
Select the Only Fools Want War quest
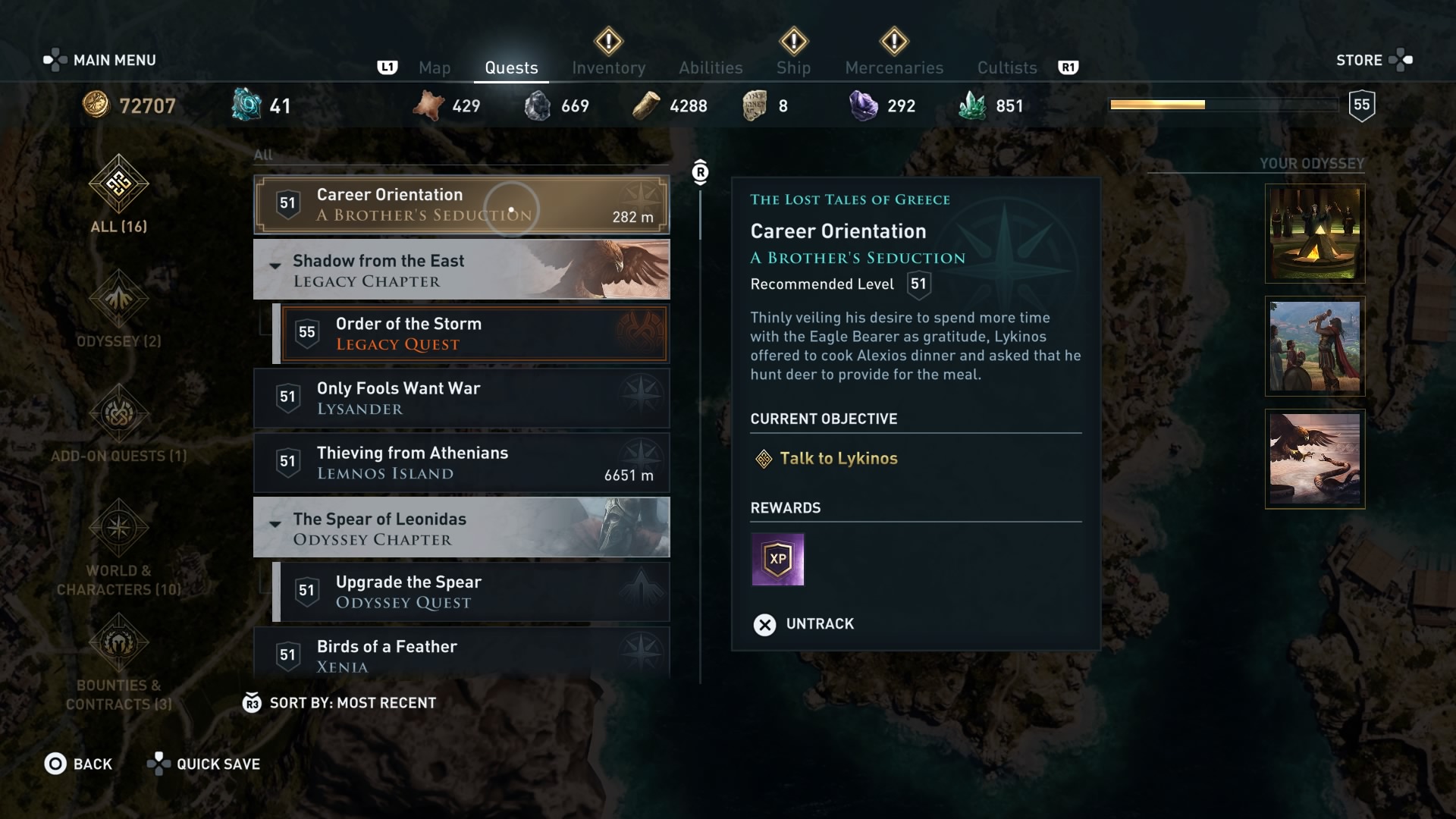(x=461, y=398)
